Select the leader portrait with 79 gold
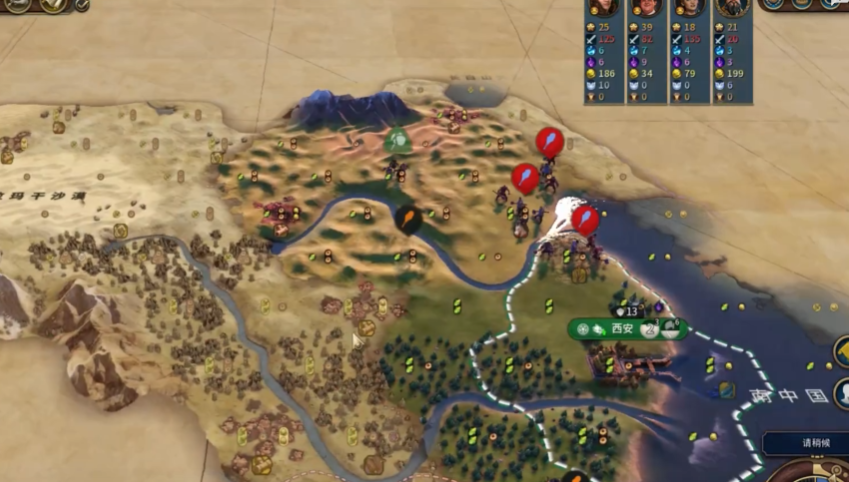849x482 pixels. point(688,6)
